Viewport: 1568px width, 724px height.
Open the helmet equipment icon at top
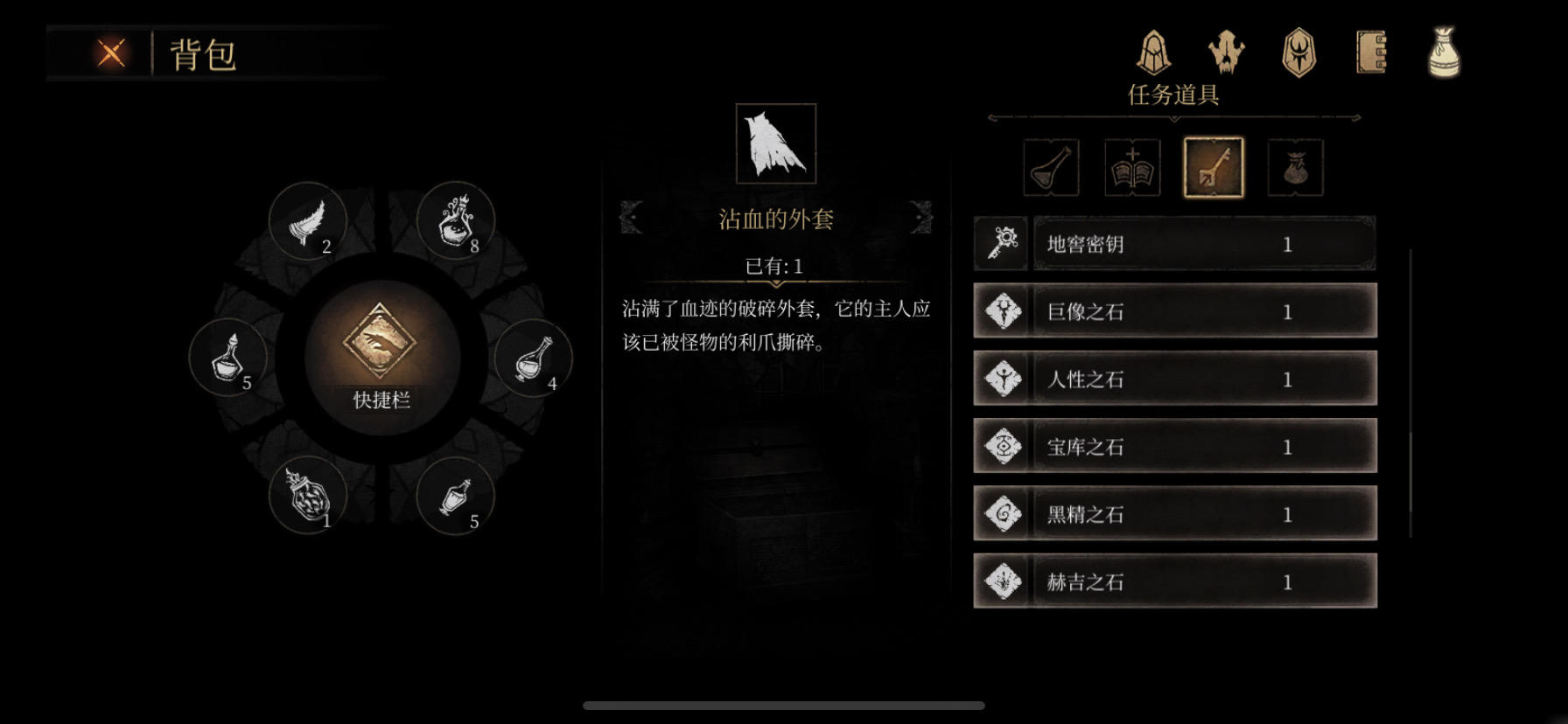click(1154, 52)
